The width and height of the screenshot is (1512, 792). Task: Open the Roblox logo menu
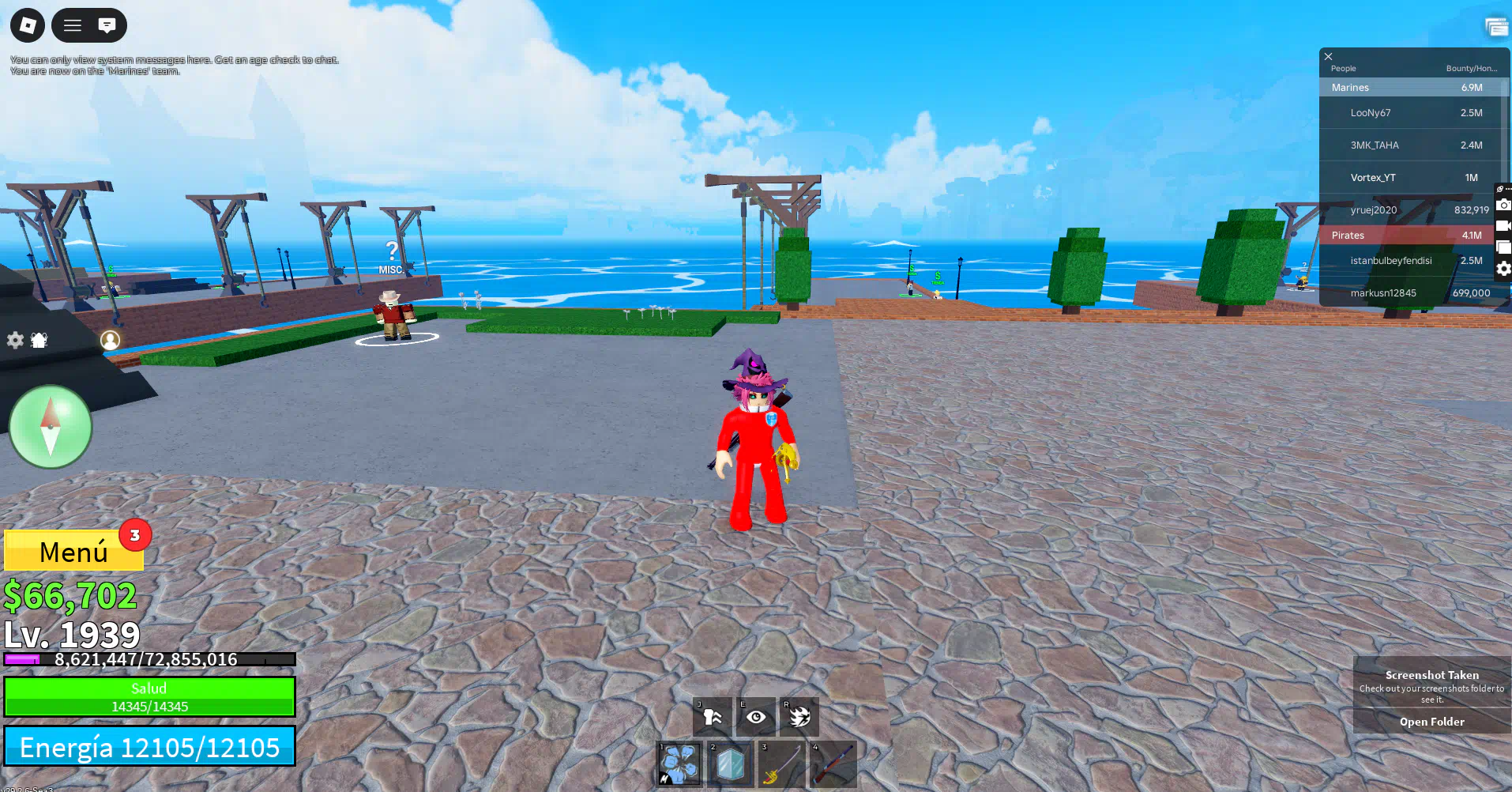[28, 25]
